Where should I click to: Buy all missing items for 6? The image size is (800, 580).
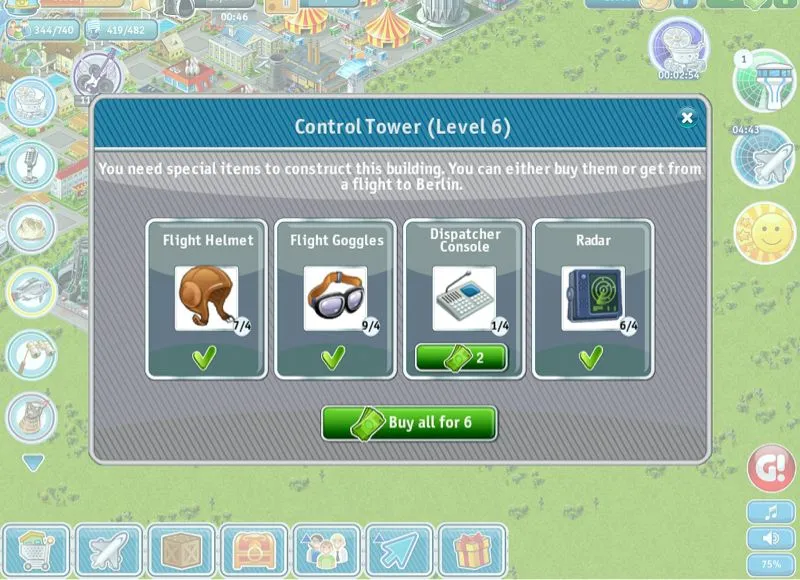pos(409,422)
